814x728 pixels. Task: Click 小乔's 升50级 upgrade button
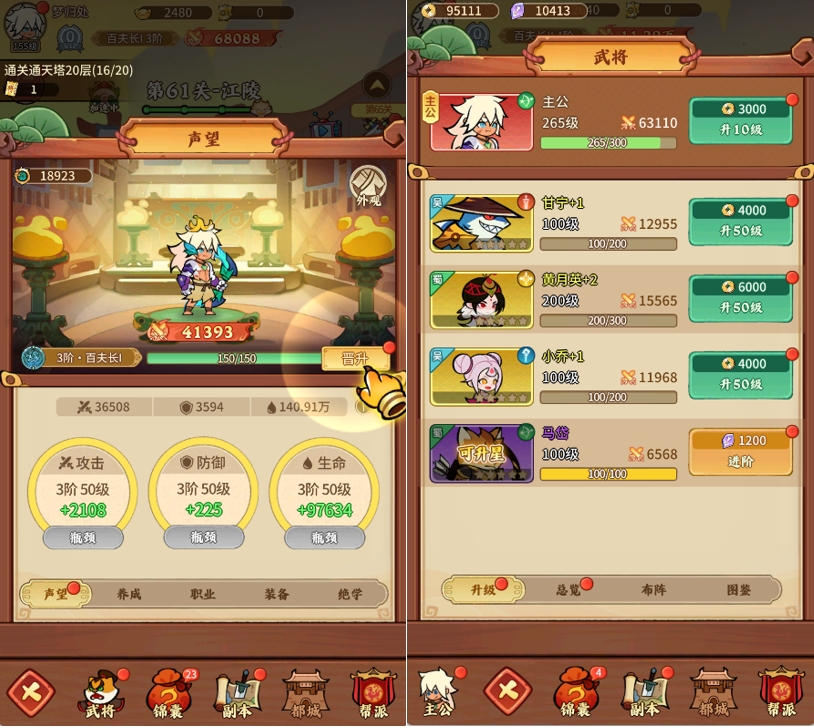point(740,374)
